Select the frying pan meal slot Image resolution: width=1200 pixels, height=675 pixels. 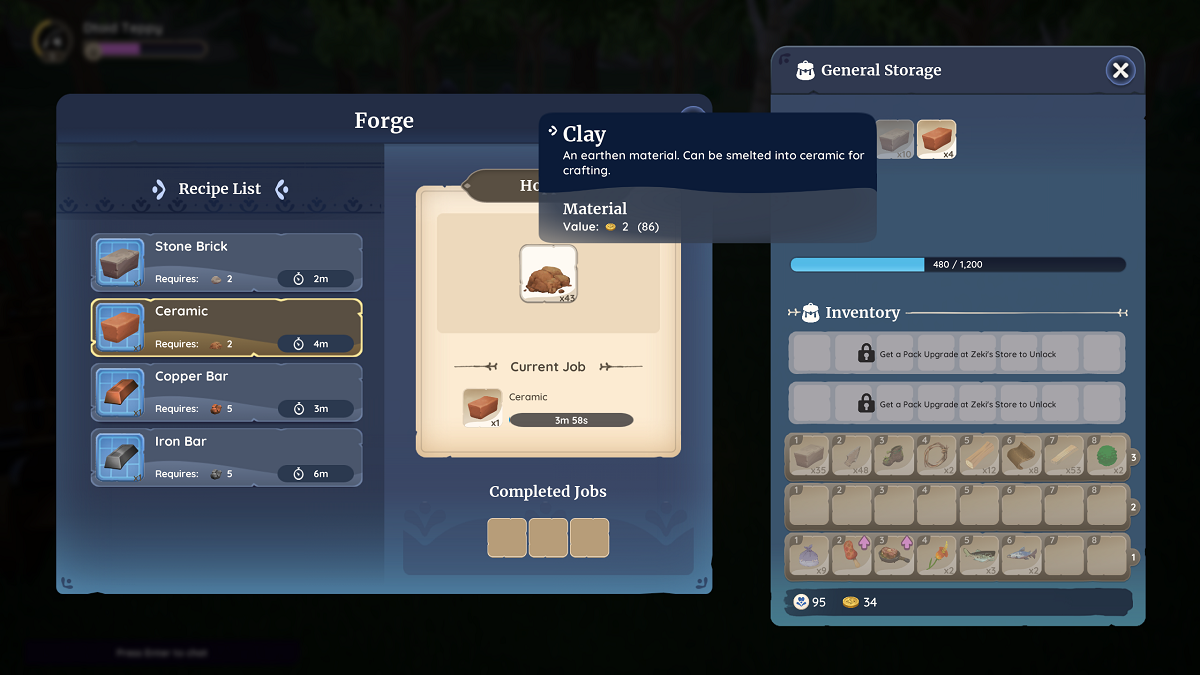click(x=893, y=556)
